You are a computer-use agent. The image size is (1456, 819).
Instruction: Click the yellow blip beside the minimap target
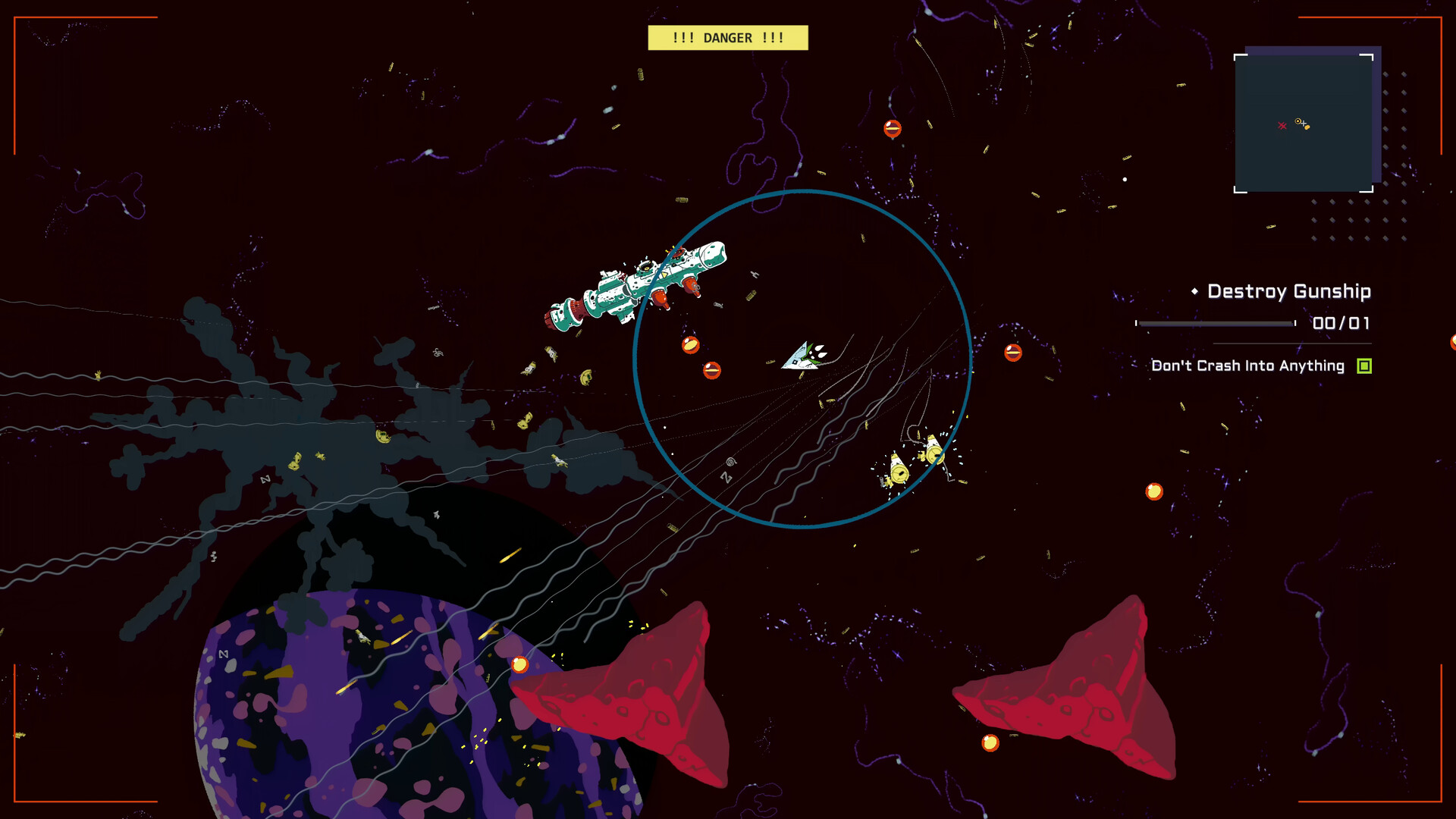click(x=1307, y=127)
